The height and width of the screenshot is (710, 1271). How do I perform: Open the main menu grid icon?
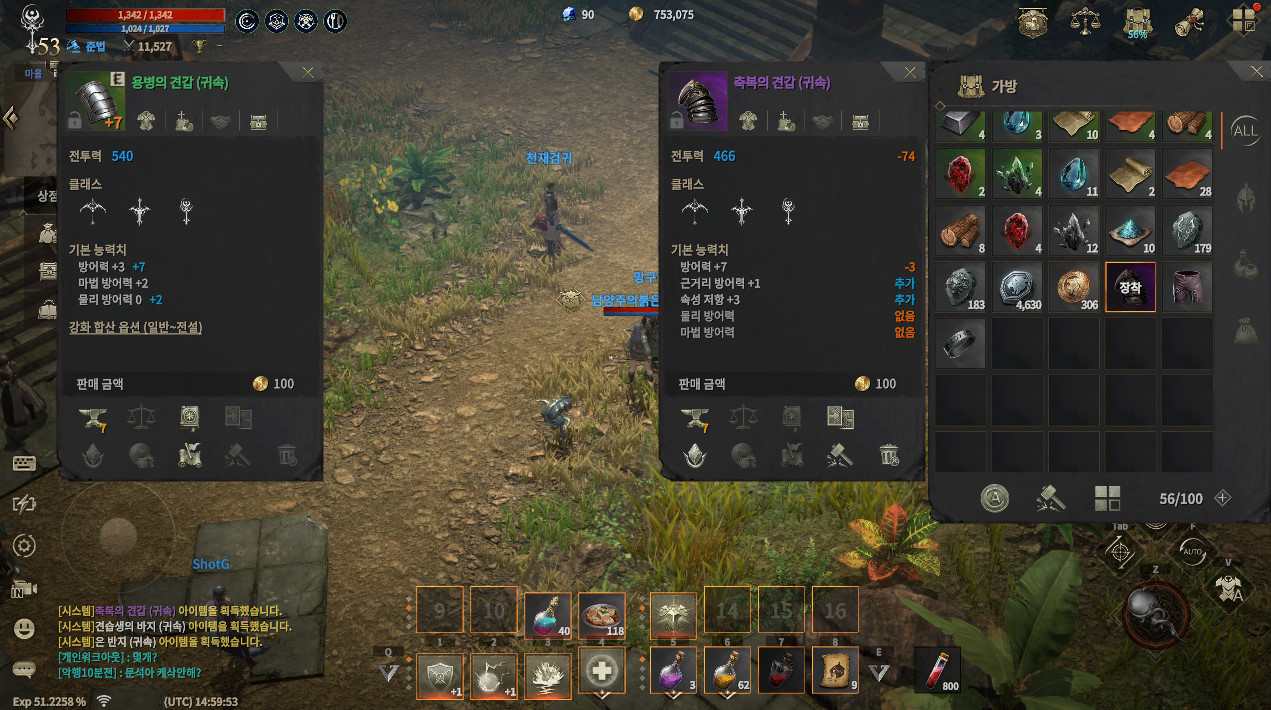tap(1244, 22)
